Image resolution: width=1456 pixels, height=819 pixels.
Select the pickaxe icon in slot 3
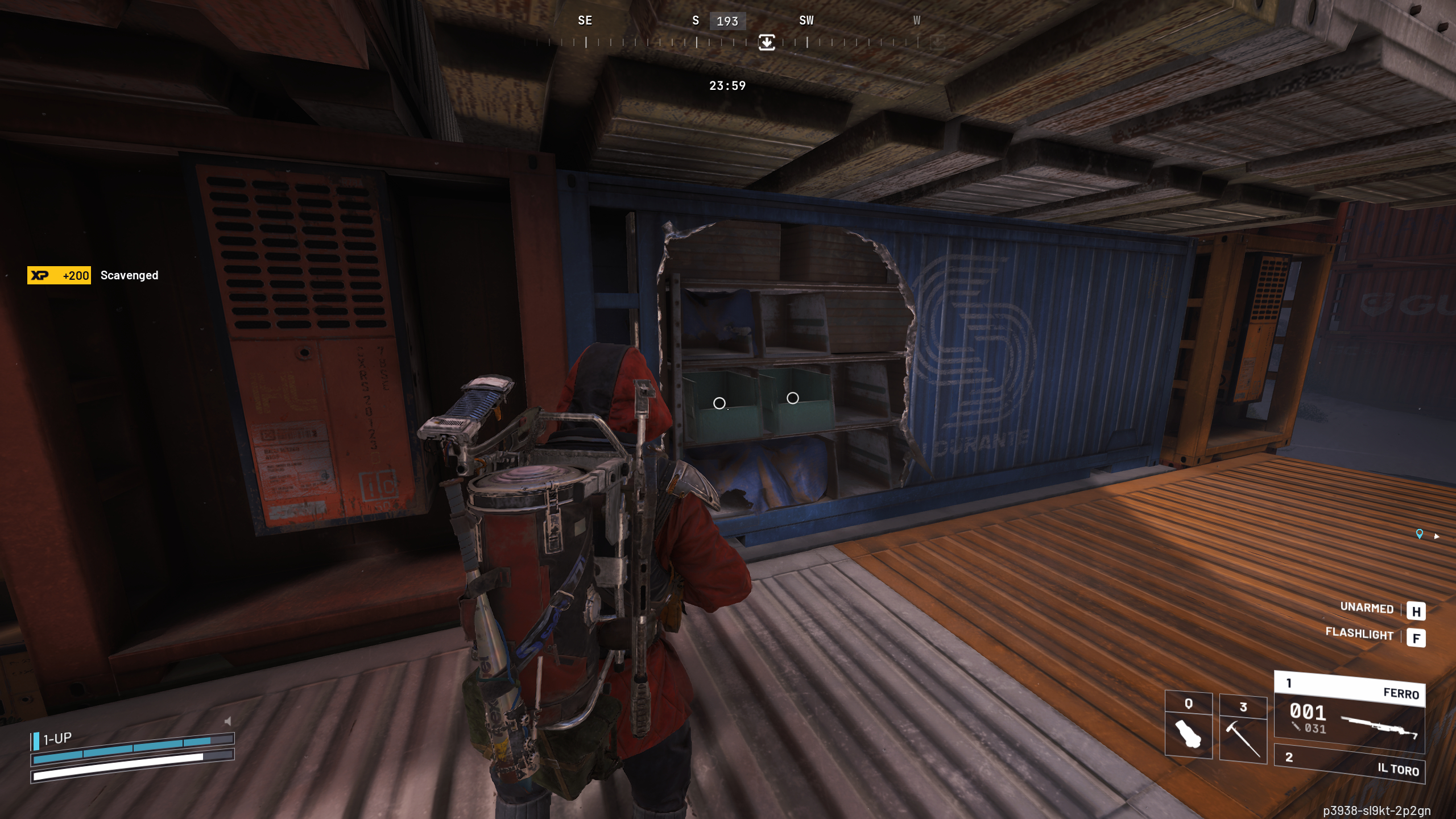tap(1243, 737)
